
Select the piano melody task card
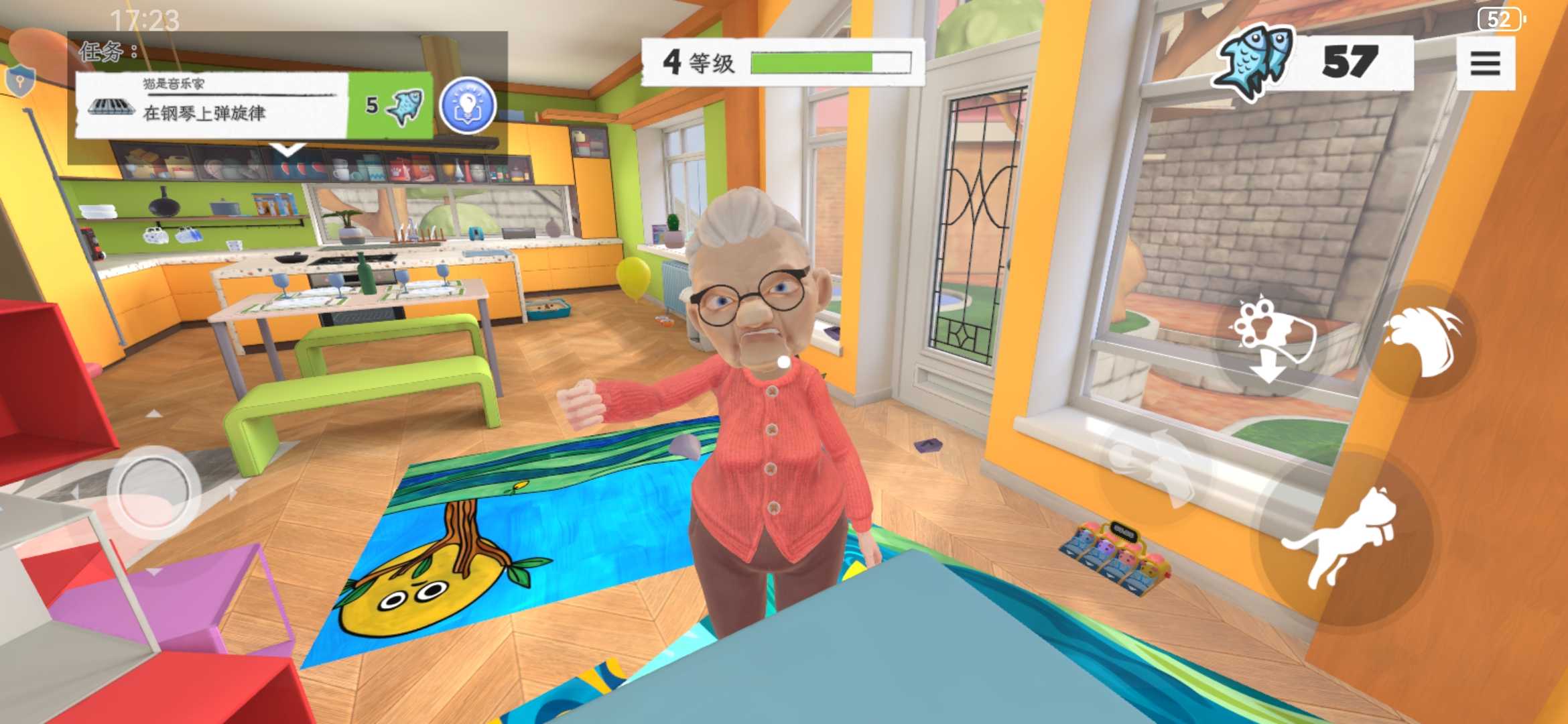click(x=211, y=105)
